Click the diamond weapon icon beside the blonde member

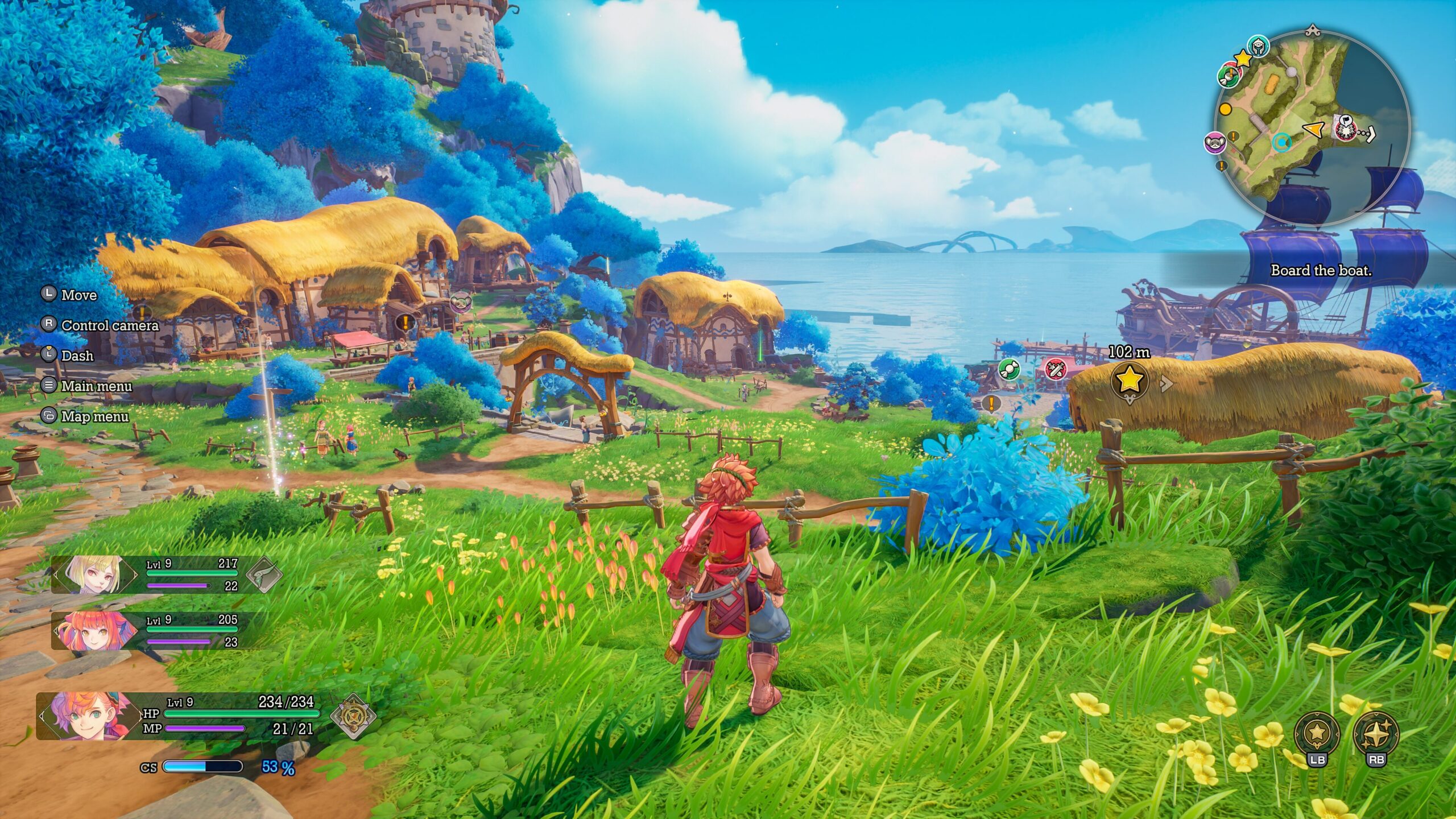point(264,575)
